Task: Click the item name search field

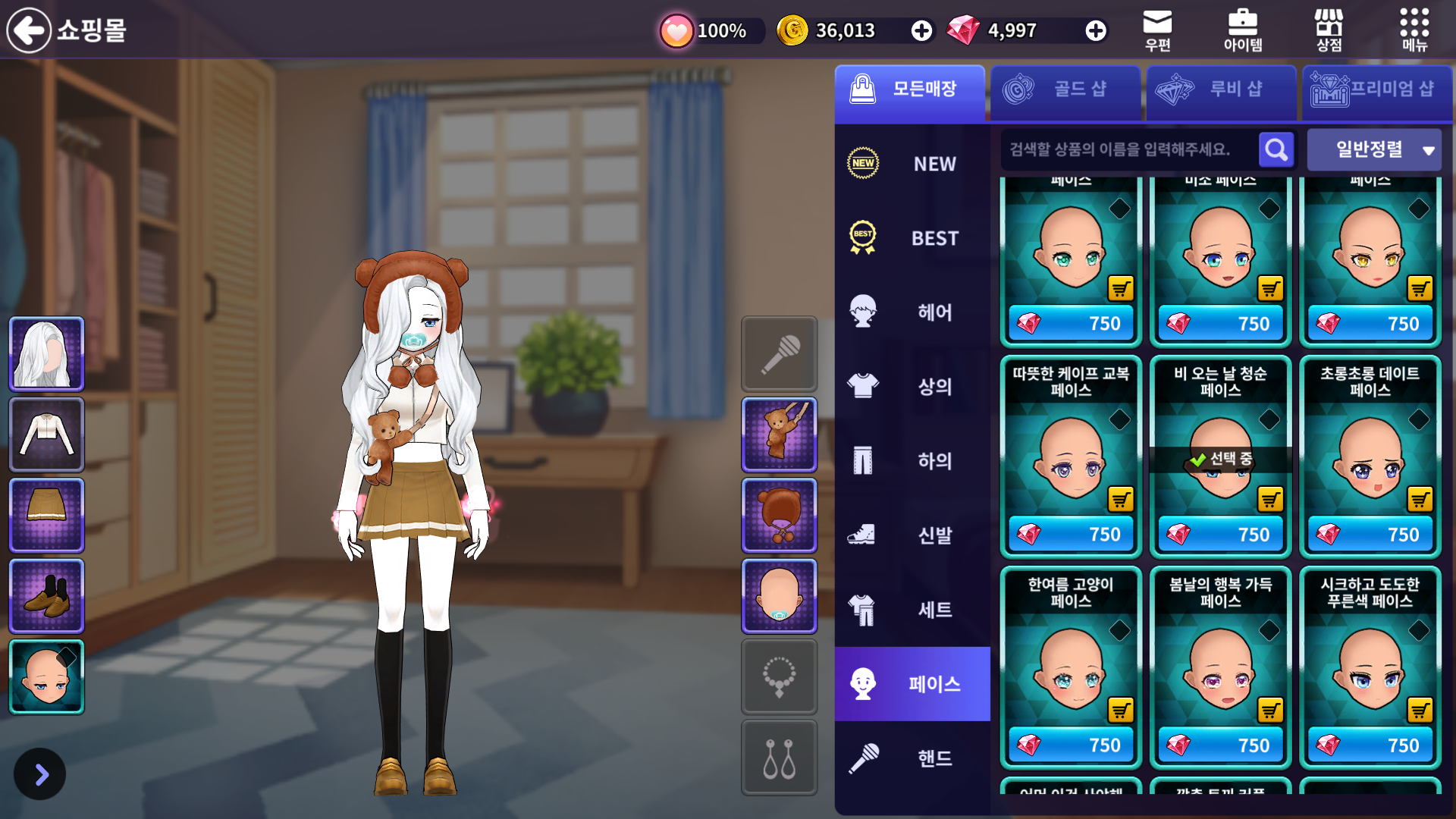Action: pos(1126,149)
